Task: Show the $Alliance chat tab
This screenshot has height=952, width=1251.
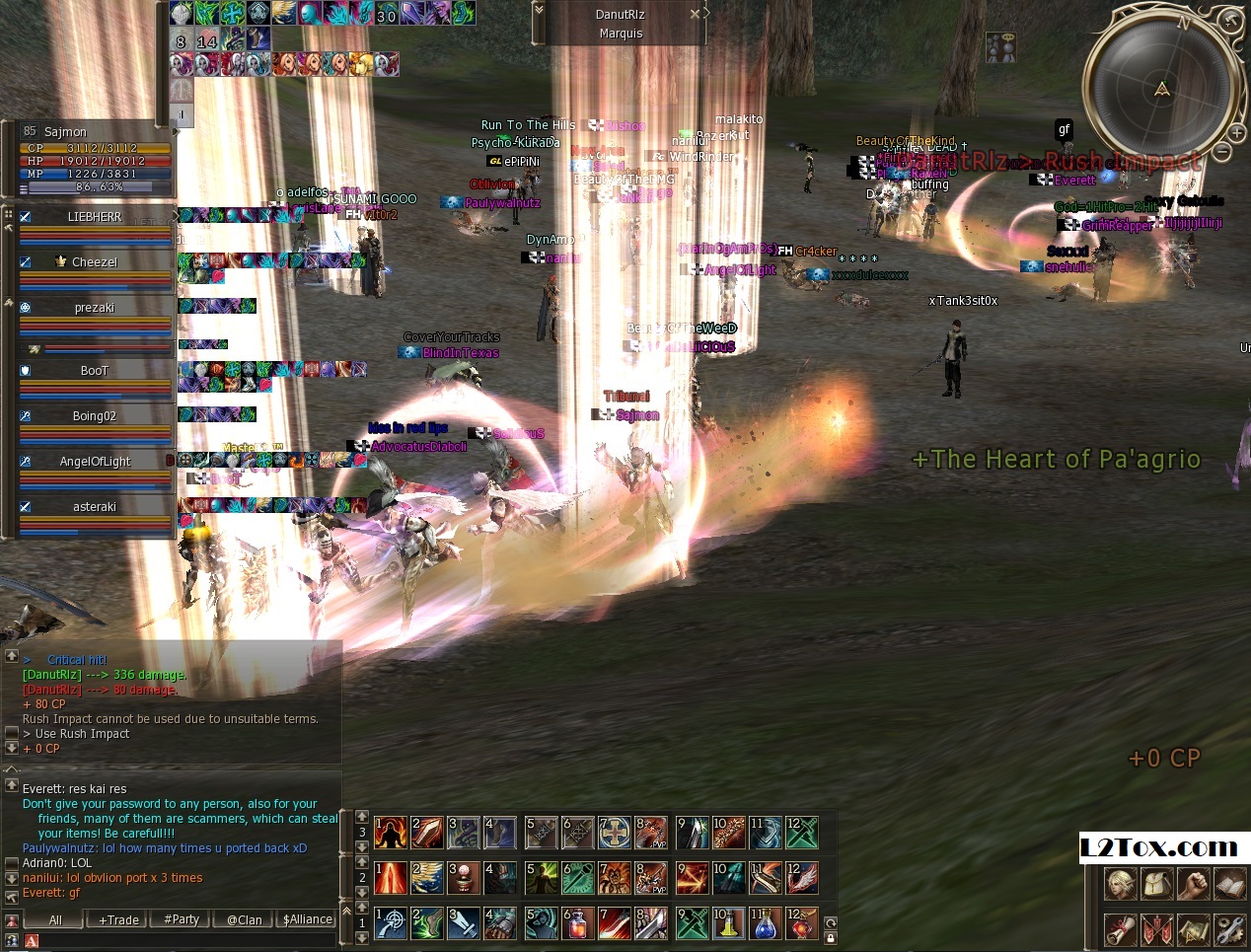Action: (308, 919)
